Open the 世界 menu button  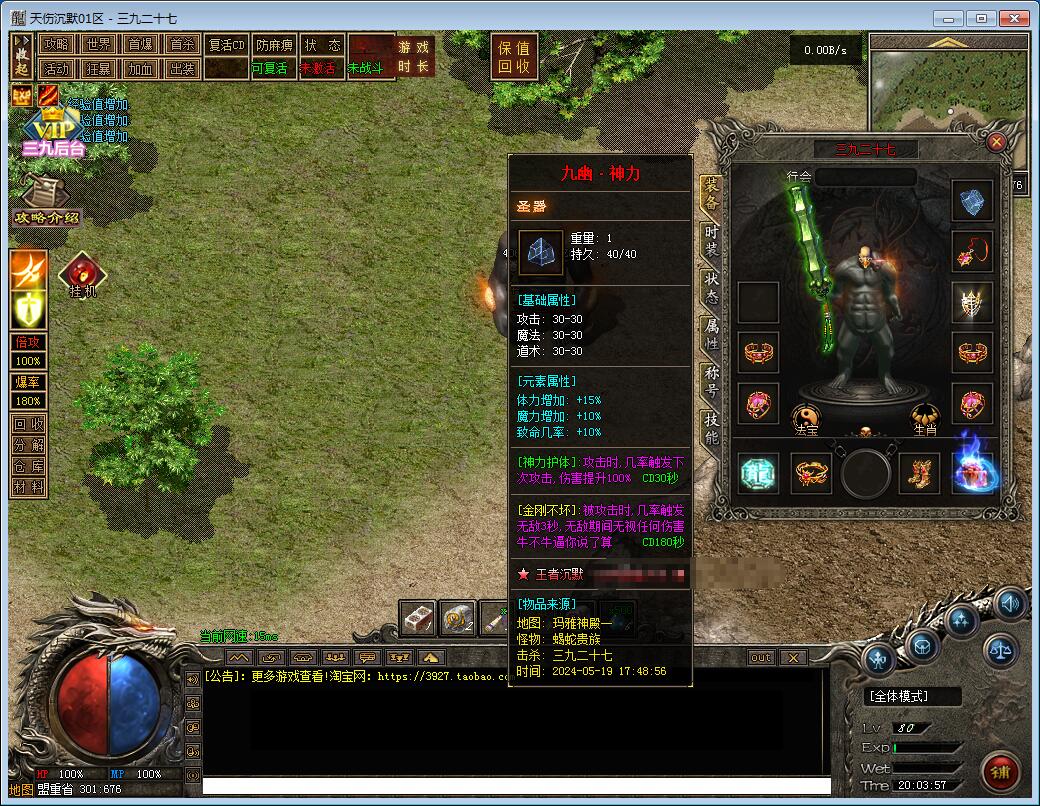pos(99,44)
